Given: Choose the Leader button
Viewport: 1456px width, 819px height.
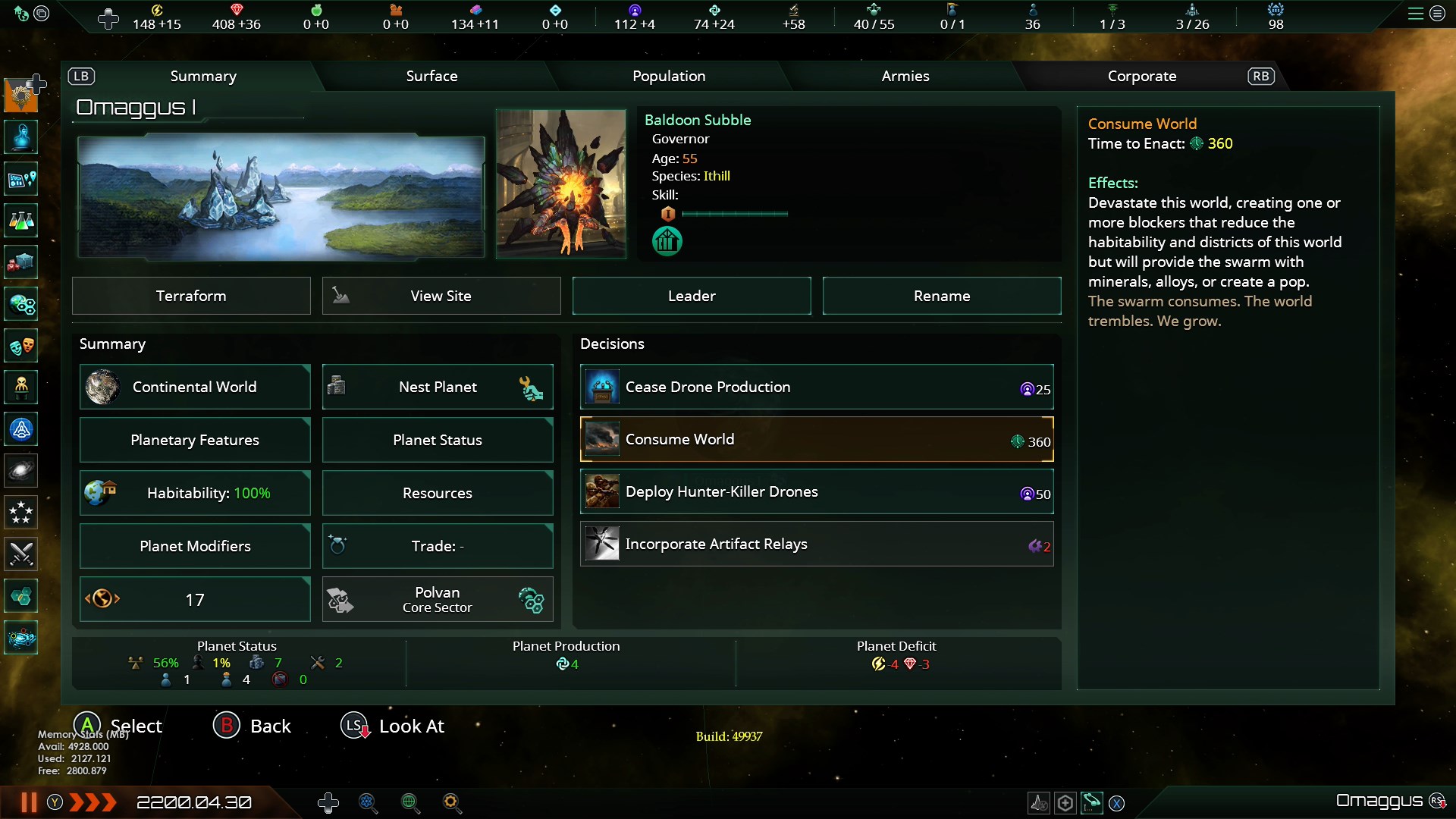Looking at the screenshot, I should pos(692,296).
